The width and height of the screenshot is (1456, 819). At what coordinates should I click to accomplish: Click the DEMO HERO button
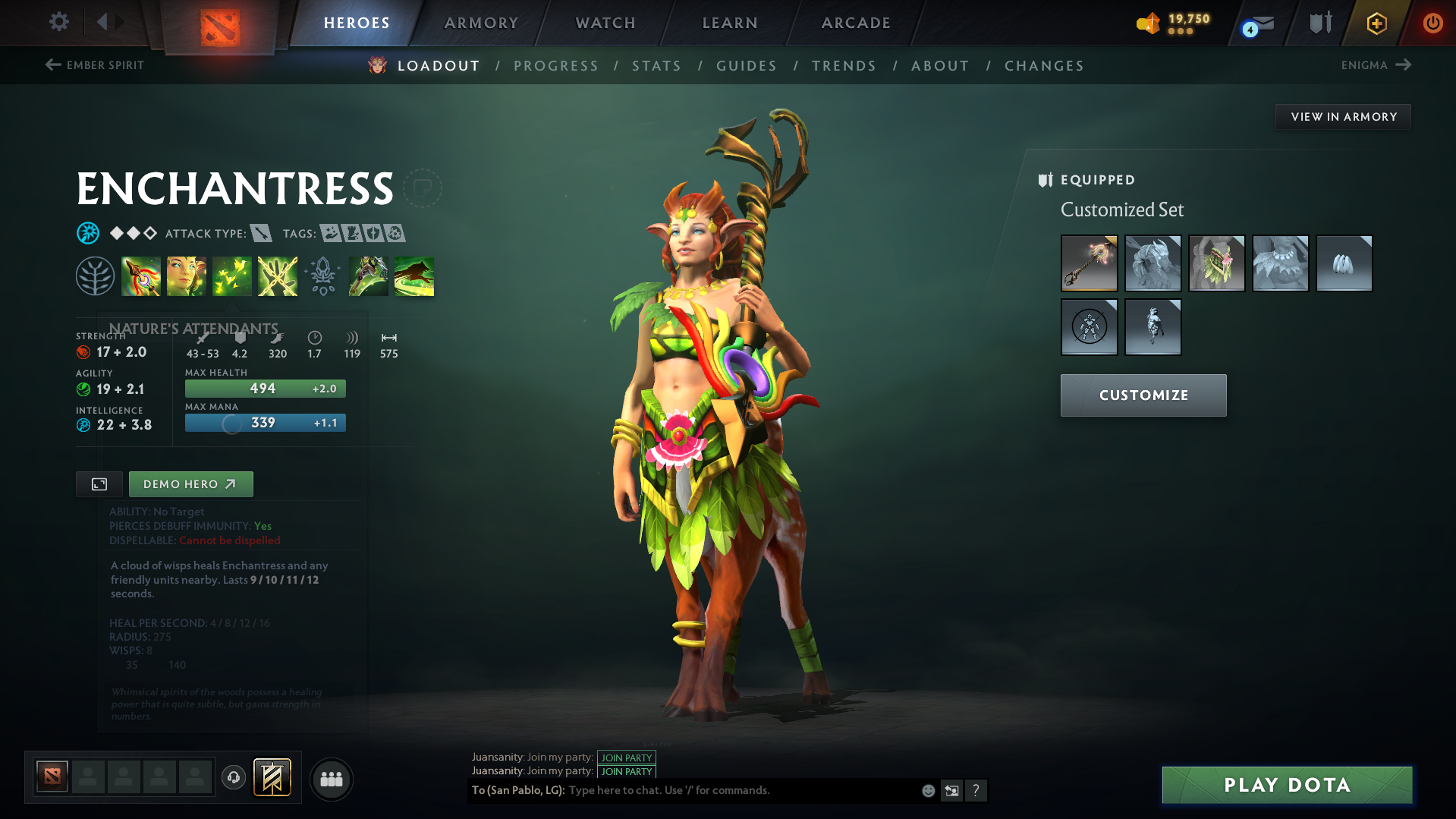tap(190, 484)
